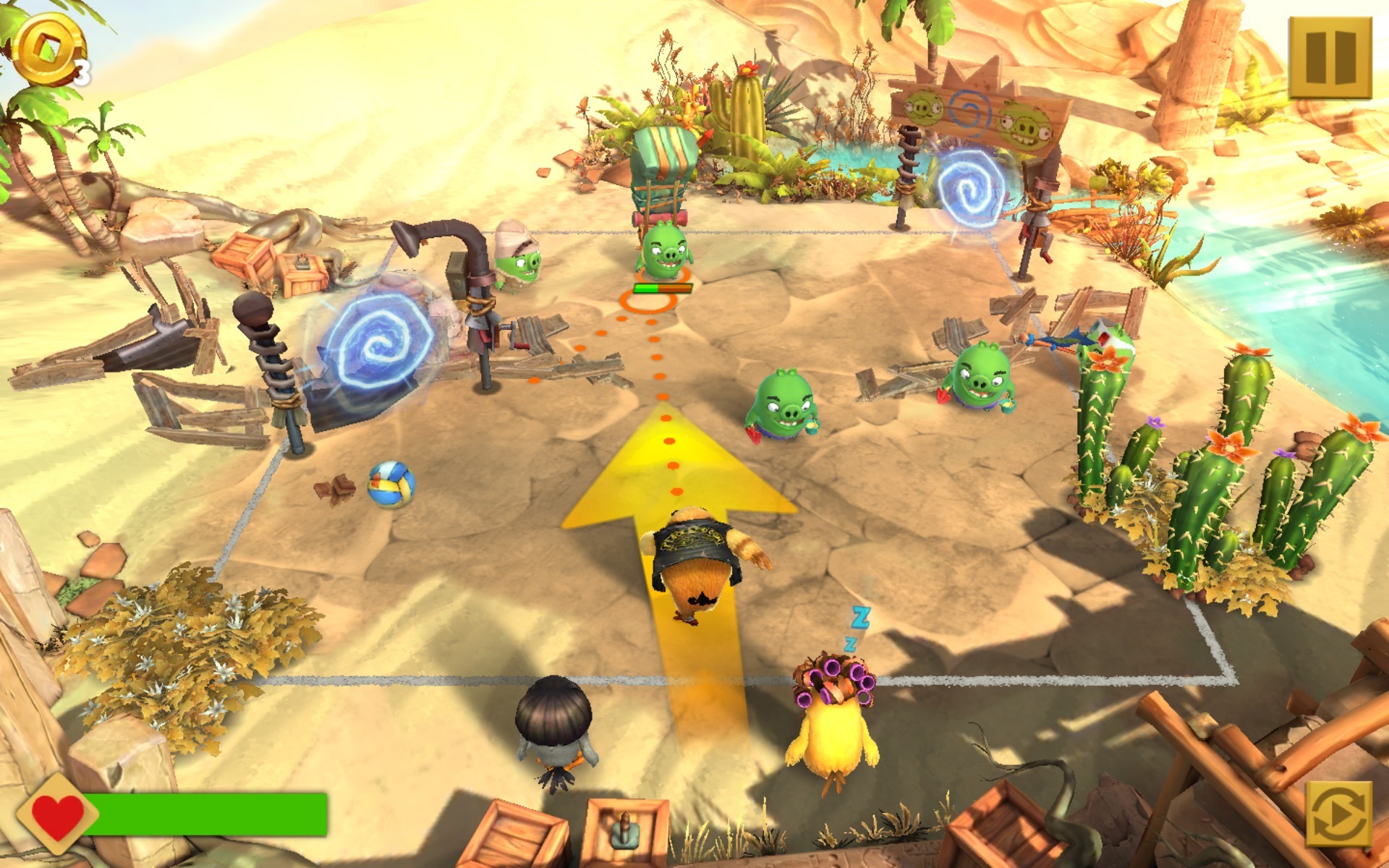The height and width of the screenshot is (868, 1389).
Task: Tap the pig holding a shark
Action: point(984,376)
